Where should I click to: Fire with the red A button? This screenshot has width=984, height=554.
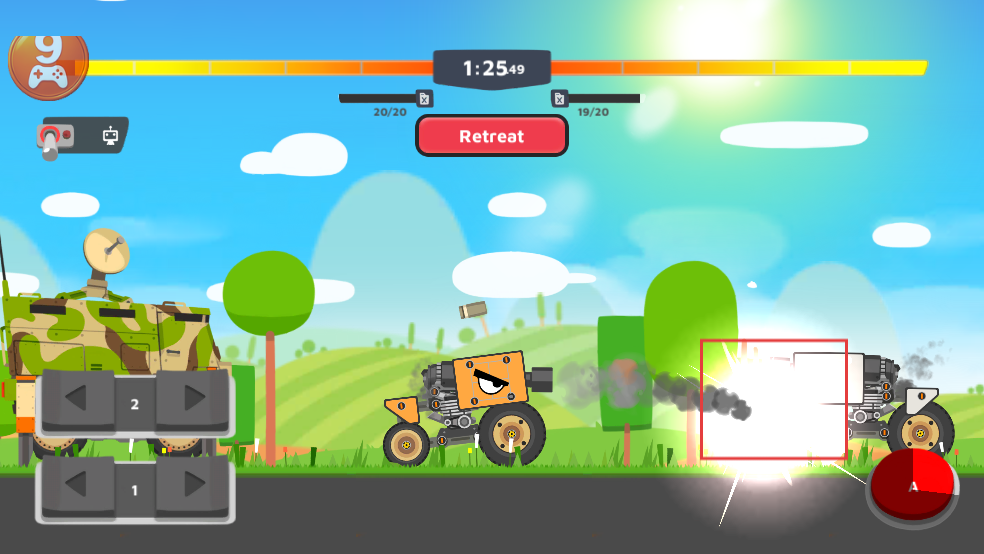(912, 487)
